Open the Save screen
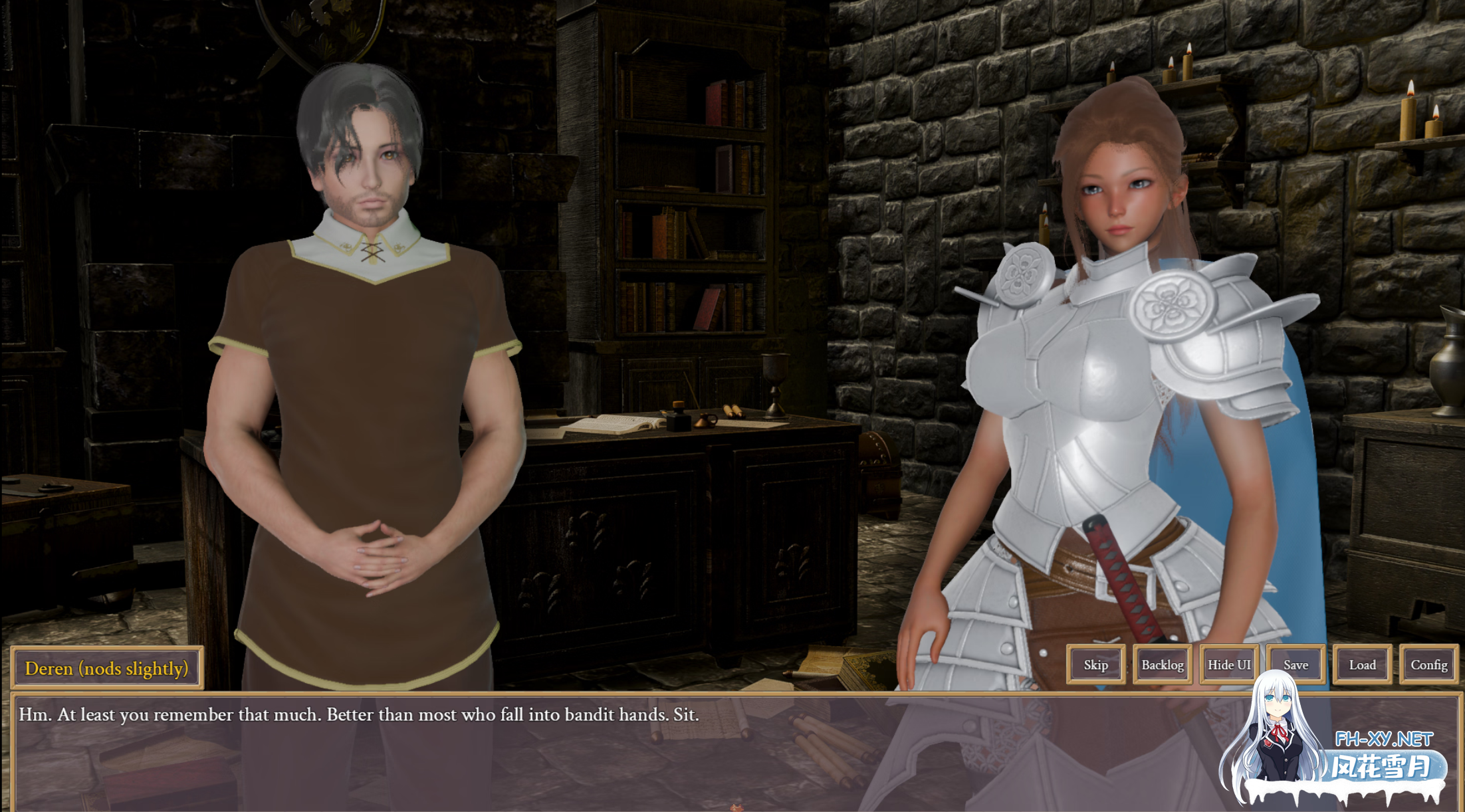This screenshot has height=812, width=1465. [x=1295, y=664]
